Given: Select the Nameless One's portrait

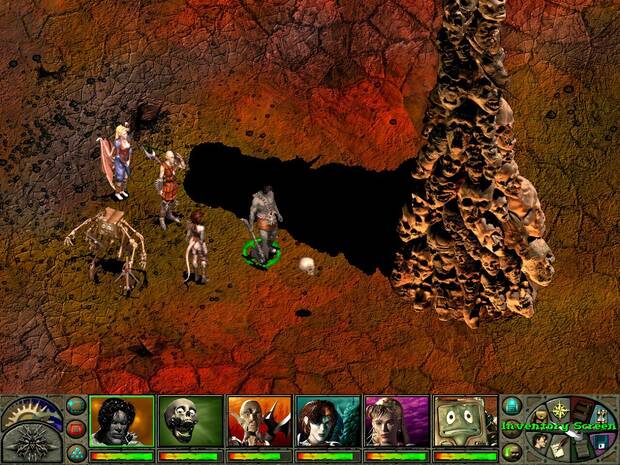Looking at the screenshot, I should coord(121,421).
